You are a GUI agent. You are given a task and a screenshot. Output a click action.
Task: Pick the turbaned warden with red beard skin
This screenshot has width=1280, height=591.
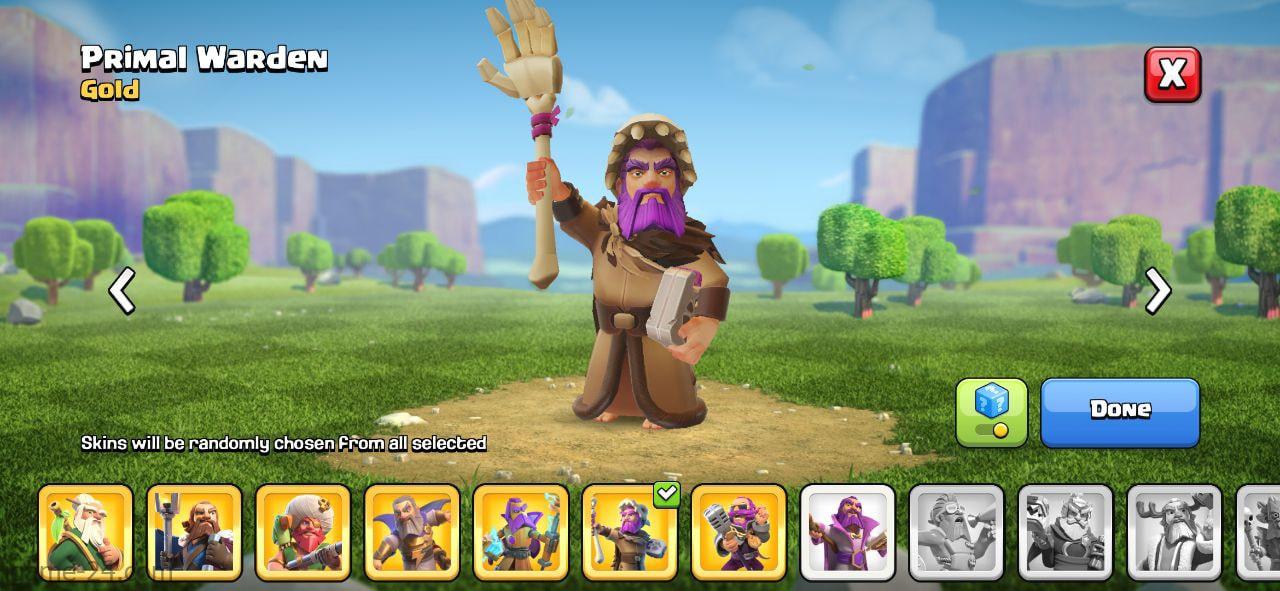click(303, 532)
